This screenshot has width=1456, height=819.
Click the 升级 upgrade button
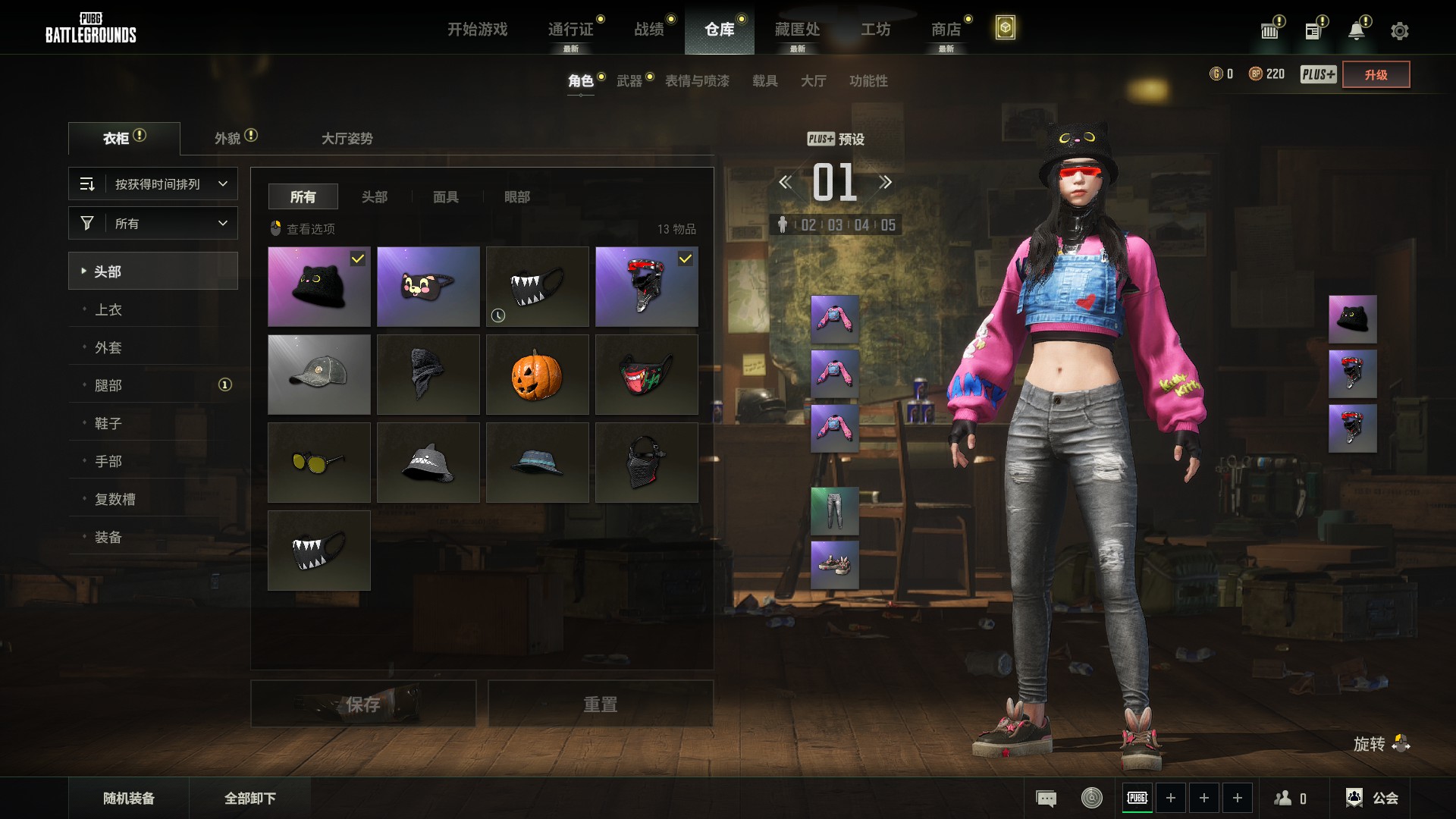click(1376, 74)
